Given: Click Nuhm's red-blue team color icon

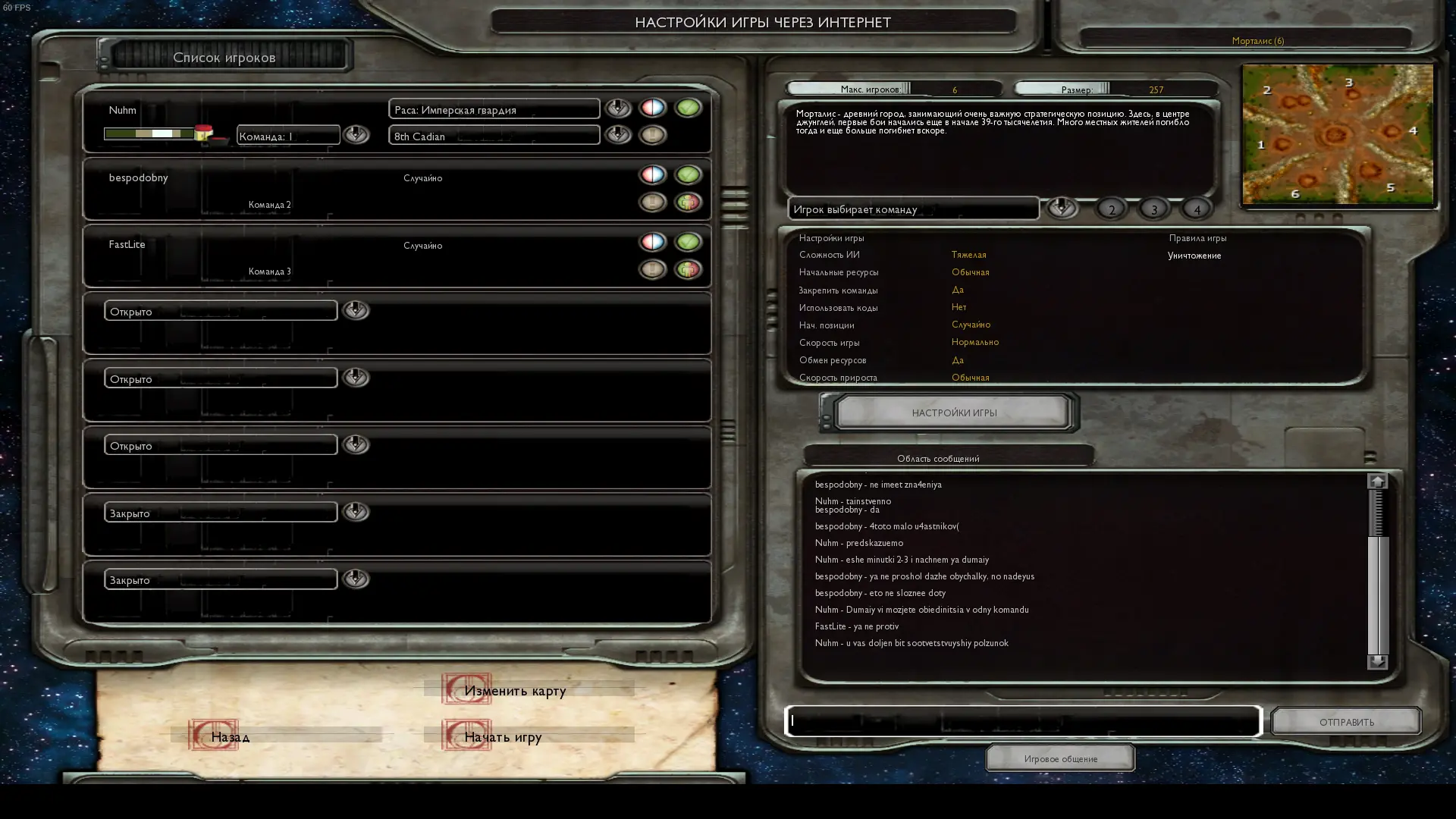Looking at the screenshot, I should click(x=652, y=108).
